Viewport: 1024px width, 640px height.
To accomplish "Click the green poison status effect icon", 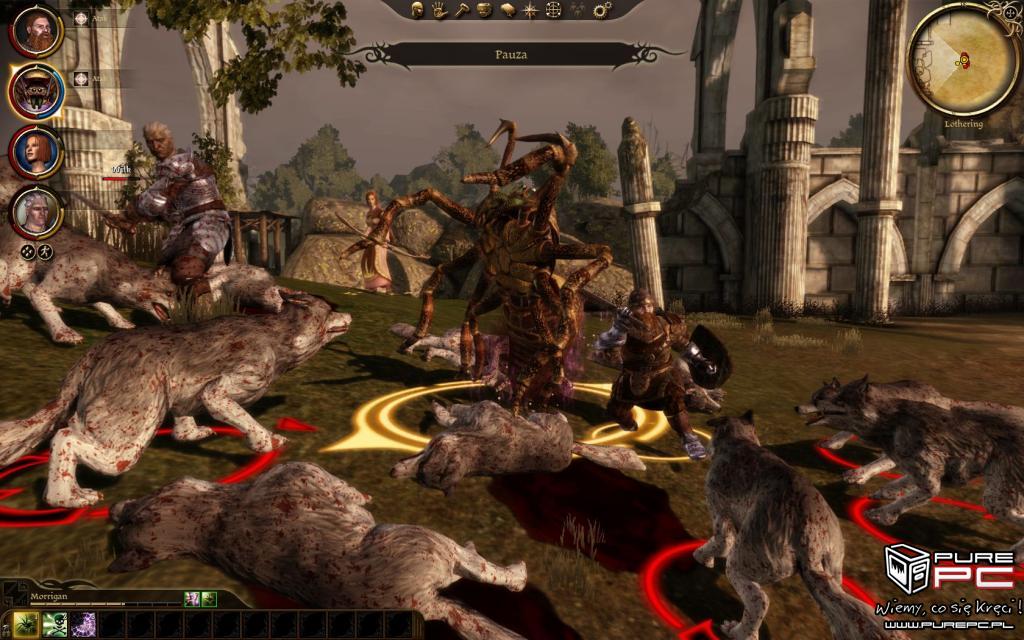I will (209, 599).
